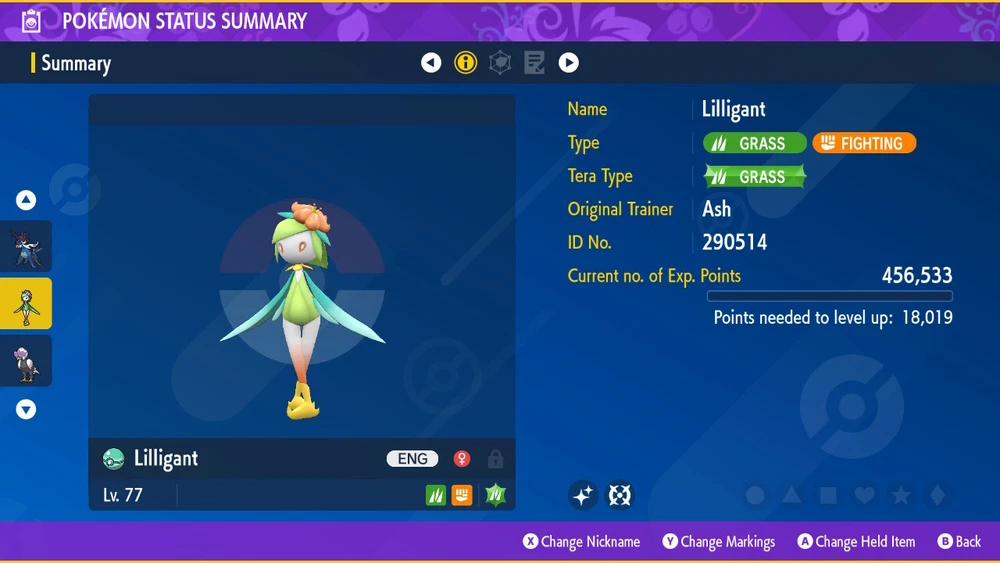Click the up arrow above the party list
The width and height of the screenshot is (1000, 563).
pos(26,201)
